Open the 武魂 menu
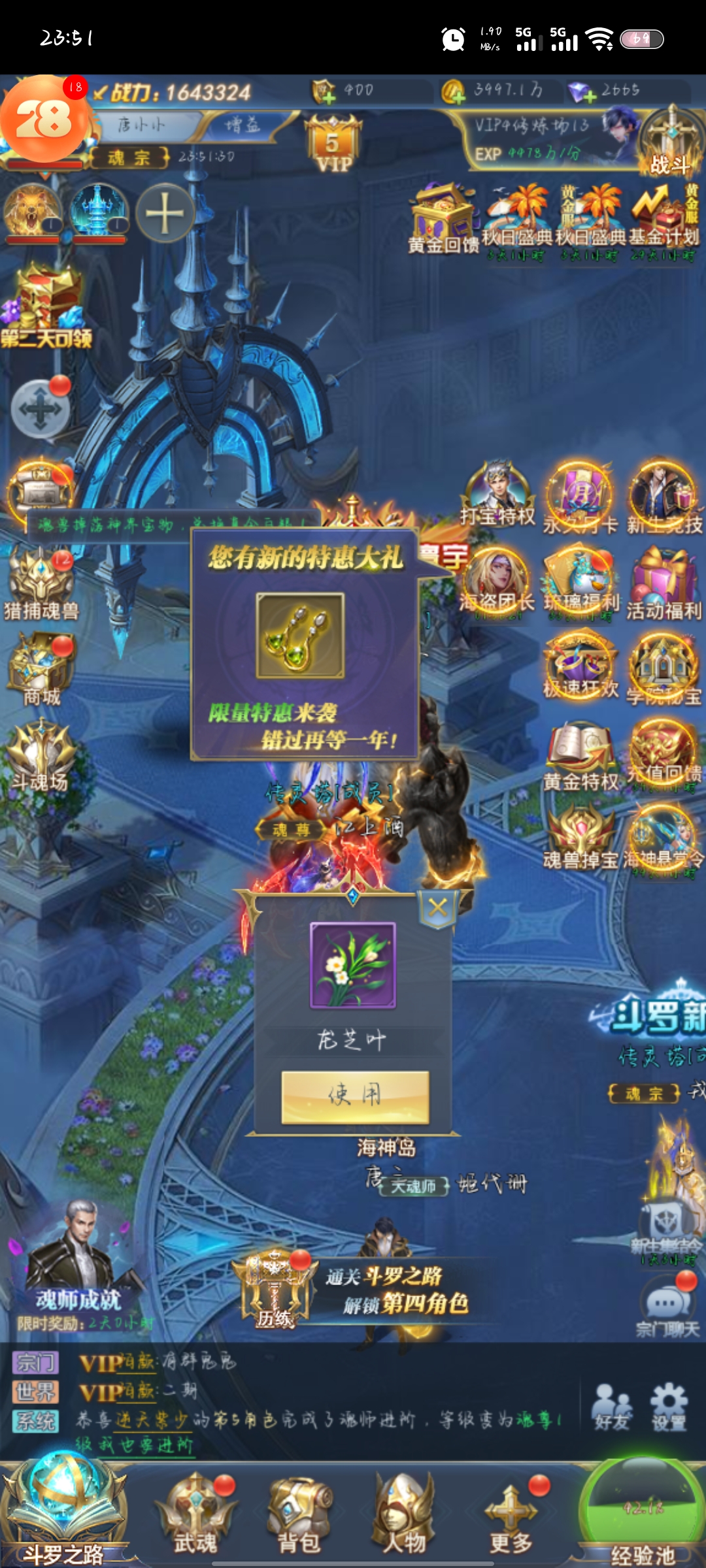 (x=195, y=1516)
